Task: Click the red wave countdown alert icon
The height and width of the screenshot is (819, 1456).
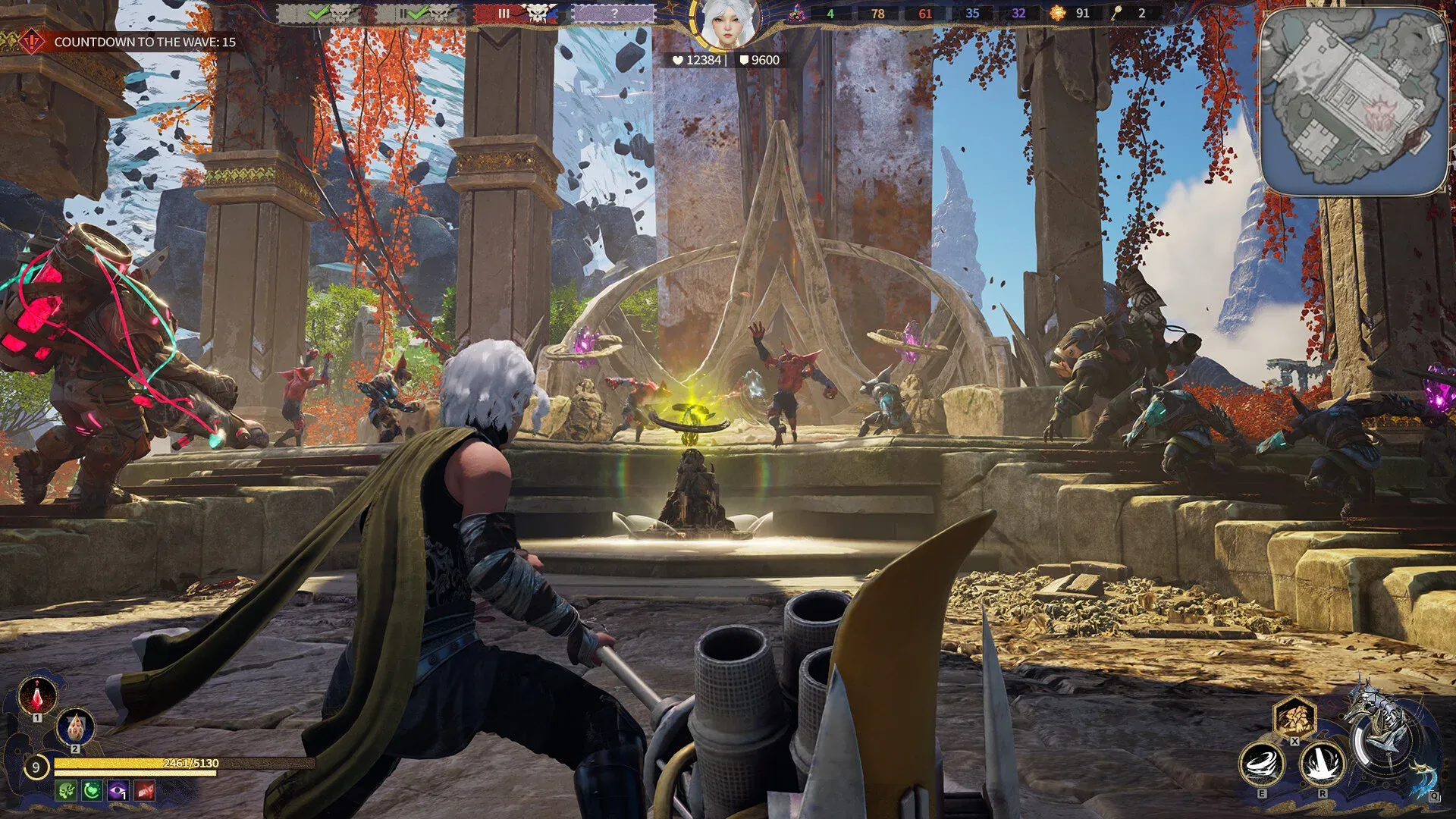Action: (32, 42)
